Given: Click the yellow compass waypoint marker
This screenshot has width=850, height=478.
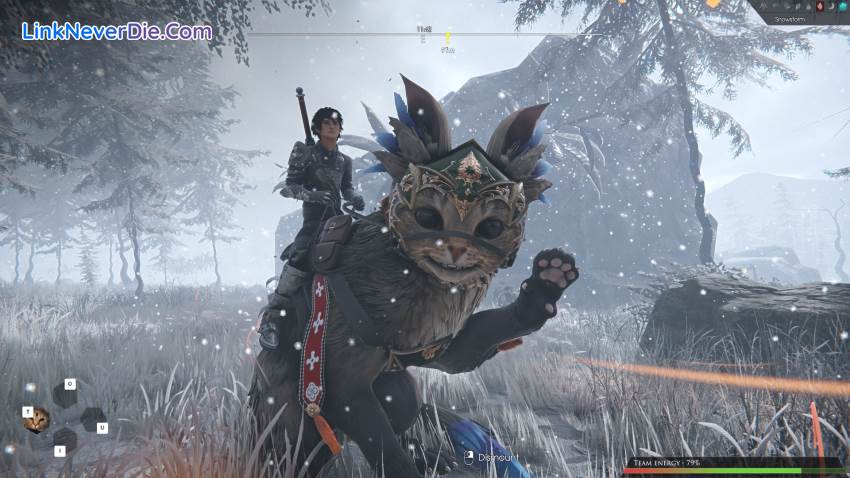Looking at the screenshot, I should (448, 37).
